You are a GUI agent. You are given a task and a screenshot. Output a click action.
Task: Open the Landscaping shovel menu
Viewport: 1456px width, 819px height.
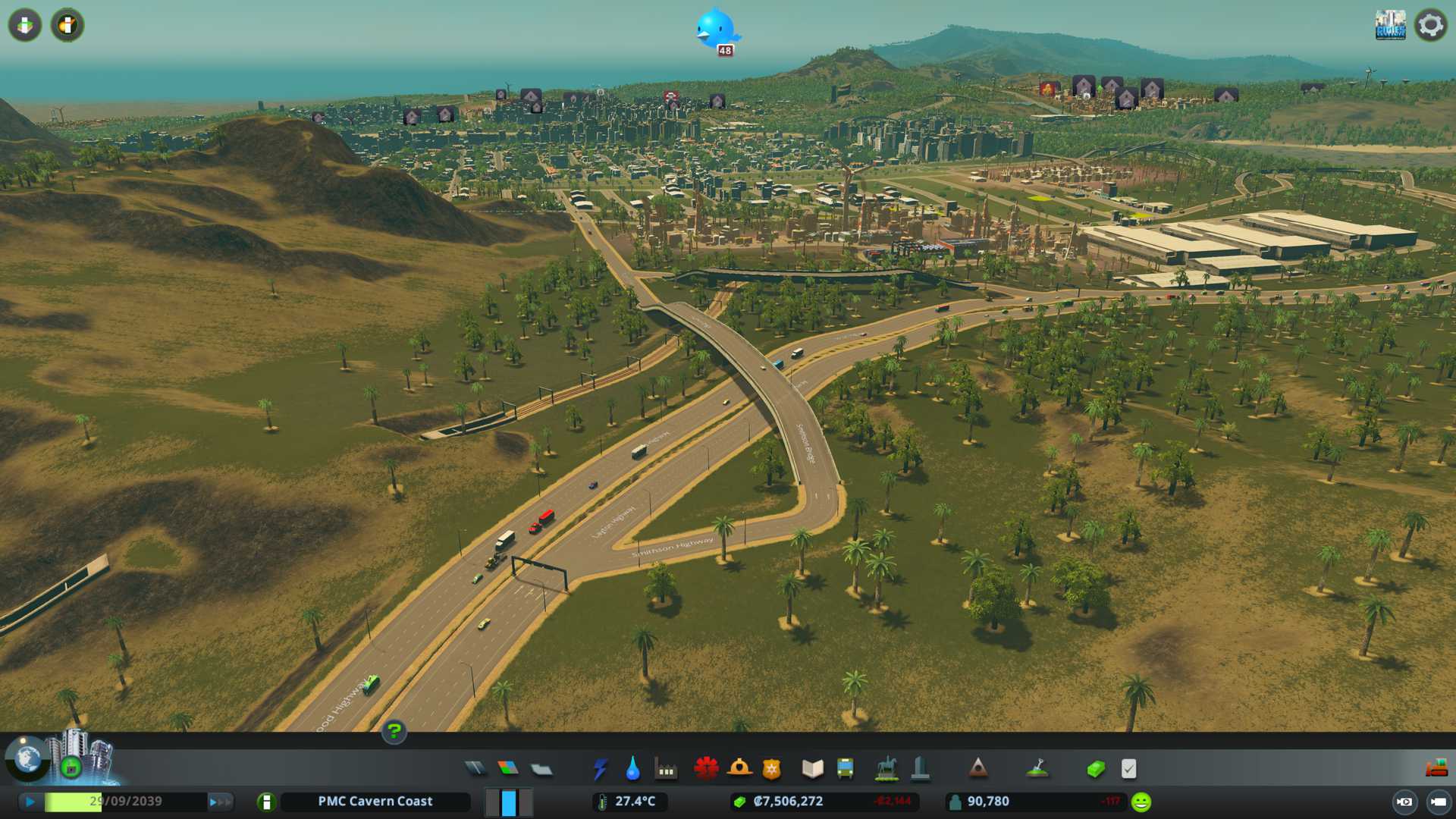(1037, 769)
